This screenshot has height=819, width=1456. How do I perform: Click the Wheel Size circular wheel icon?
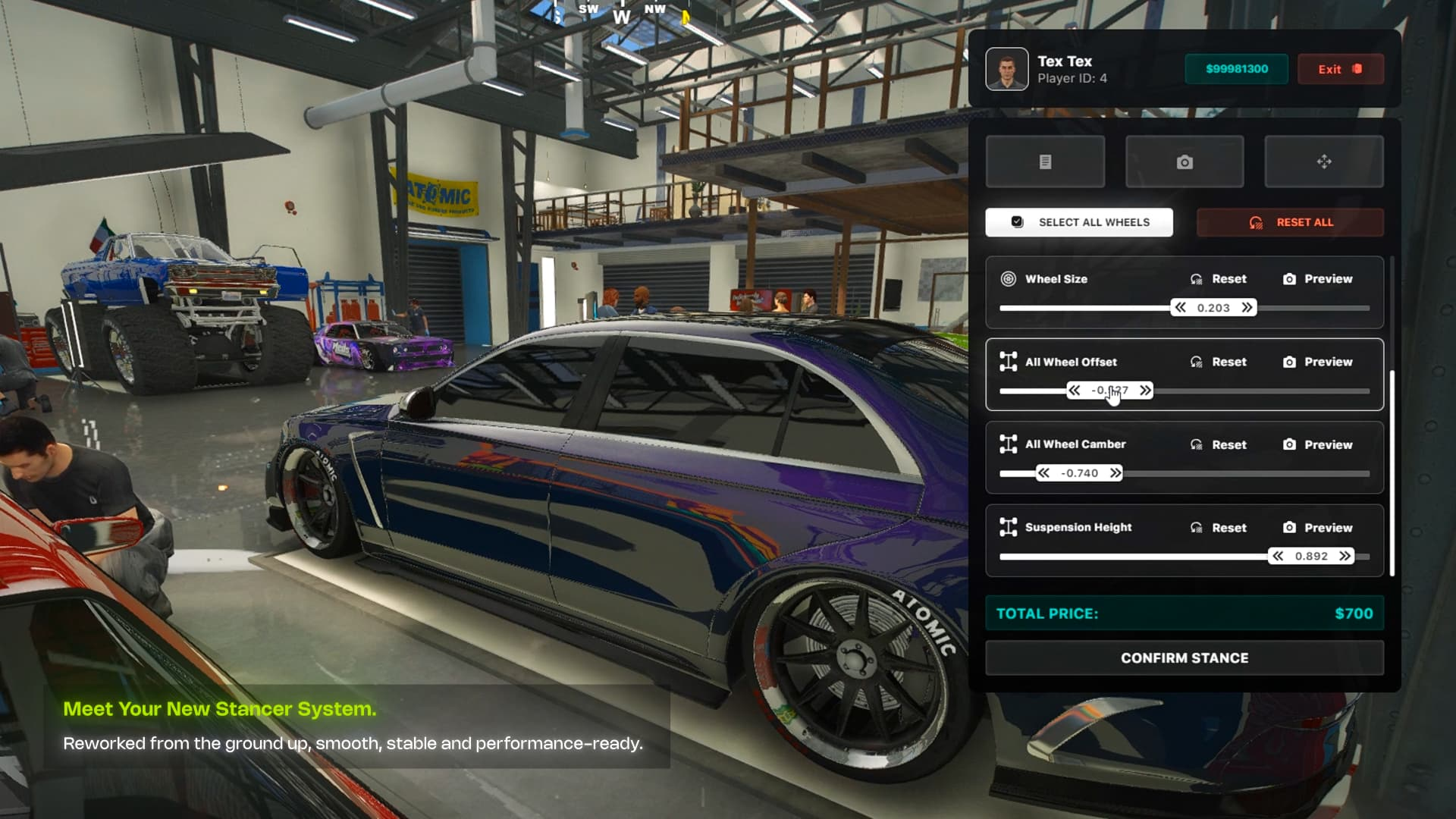pyautogui.click(x=1008, y=278)
